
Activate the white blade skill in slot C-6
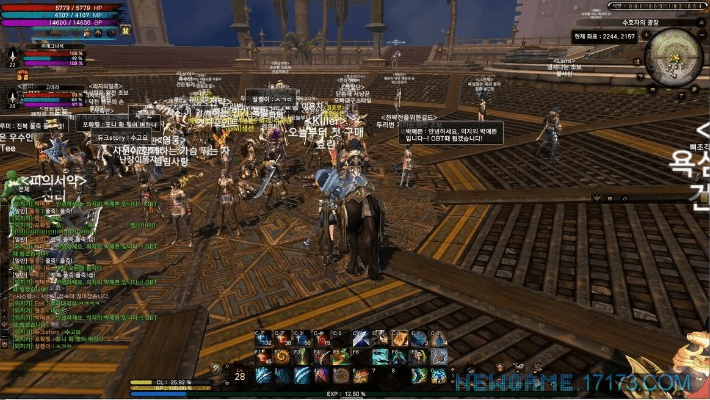click(360, 338)
